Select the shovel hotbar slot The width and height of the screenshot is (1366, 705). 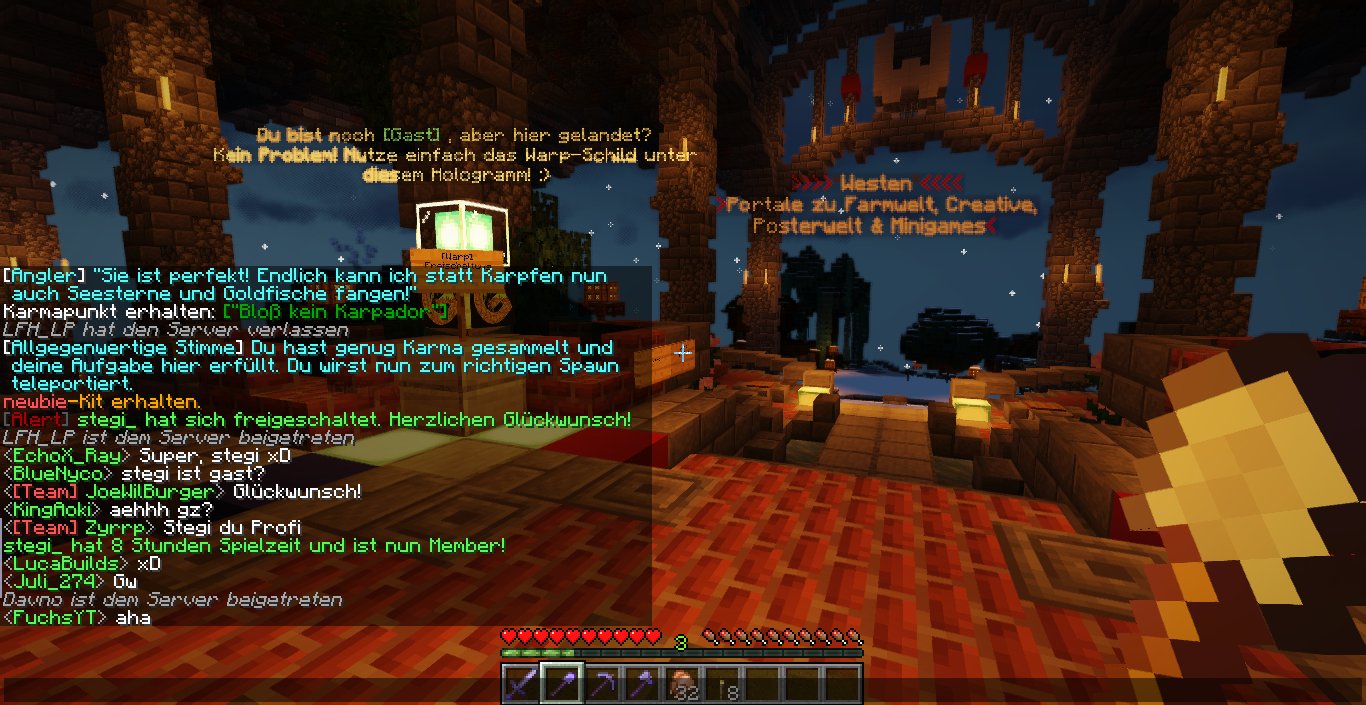click(561, 685)
